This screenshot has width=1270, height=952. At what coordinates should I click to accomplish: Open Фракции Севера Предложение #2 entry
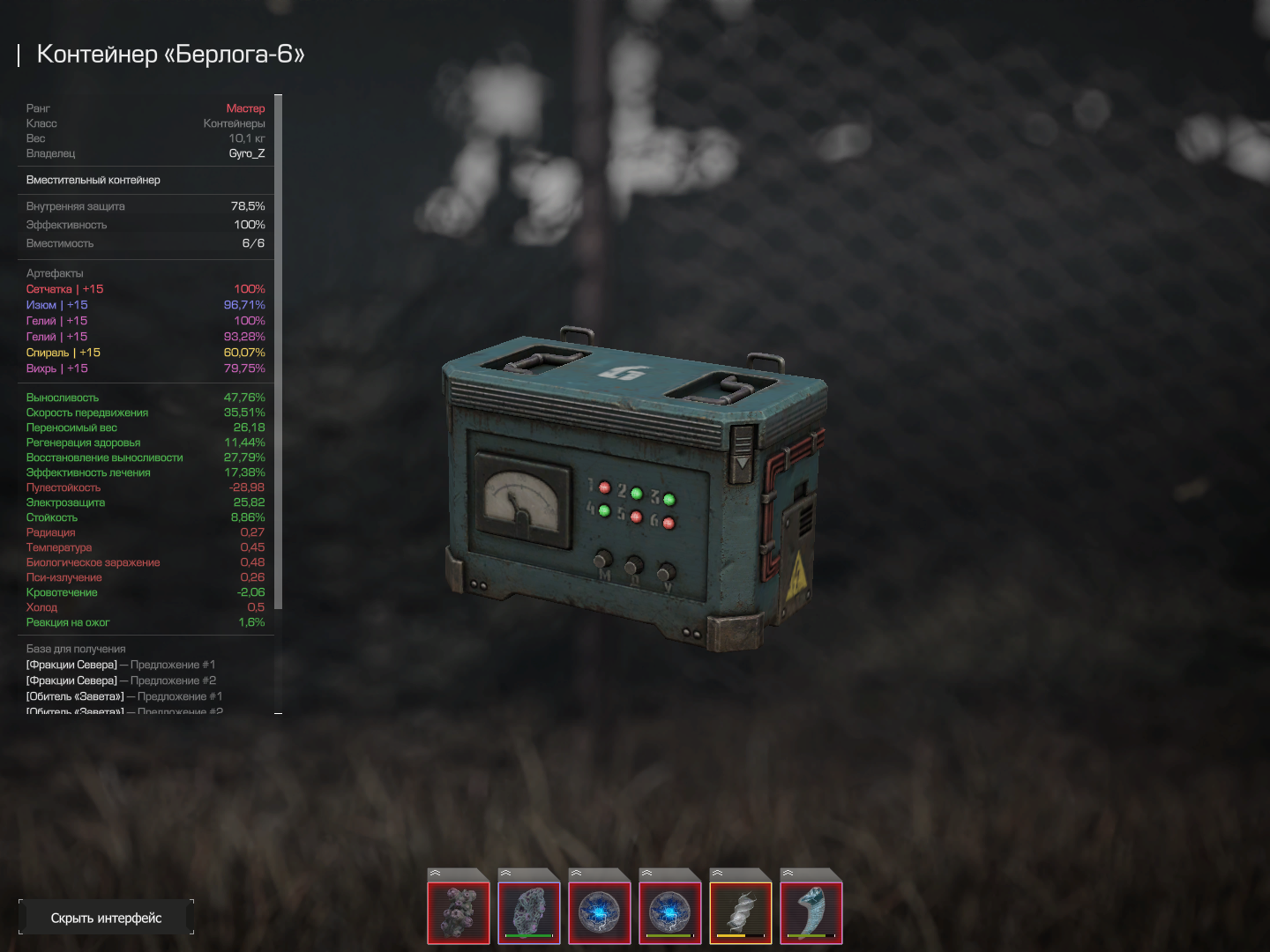(x=121, y=681)
